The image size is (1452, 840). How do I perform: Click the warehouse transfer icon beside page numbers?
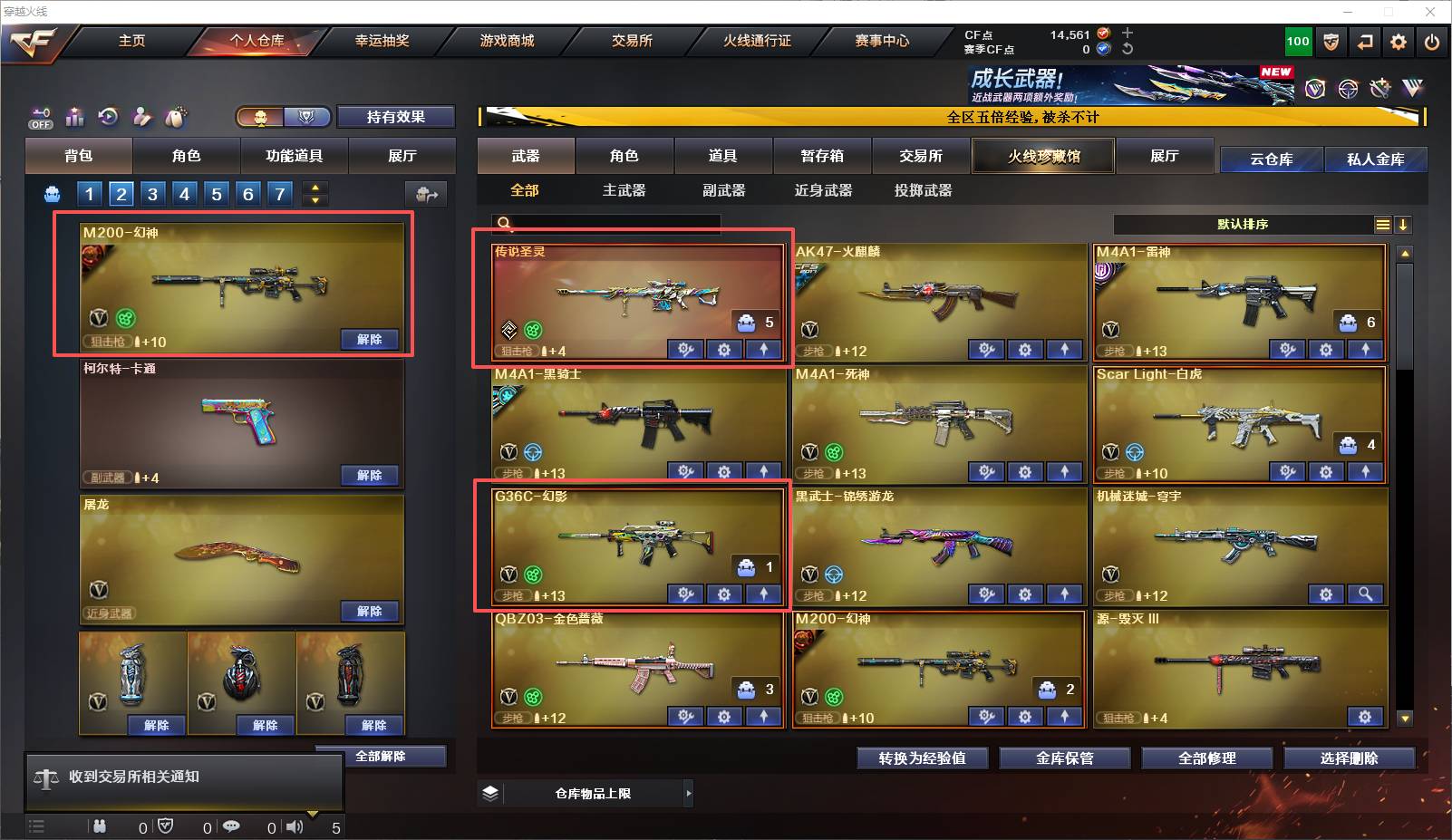click(427, 193)
